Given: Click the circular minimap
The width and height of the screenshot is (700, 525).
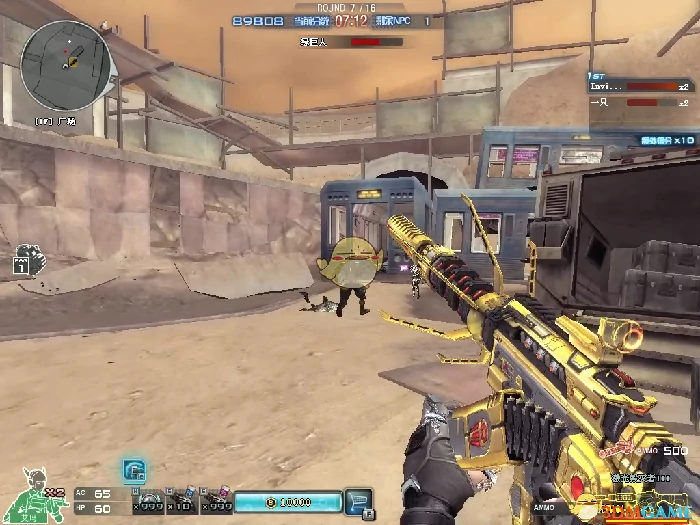Looking at the screenshot, I should (x=67, y=66).
